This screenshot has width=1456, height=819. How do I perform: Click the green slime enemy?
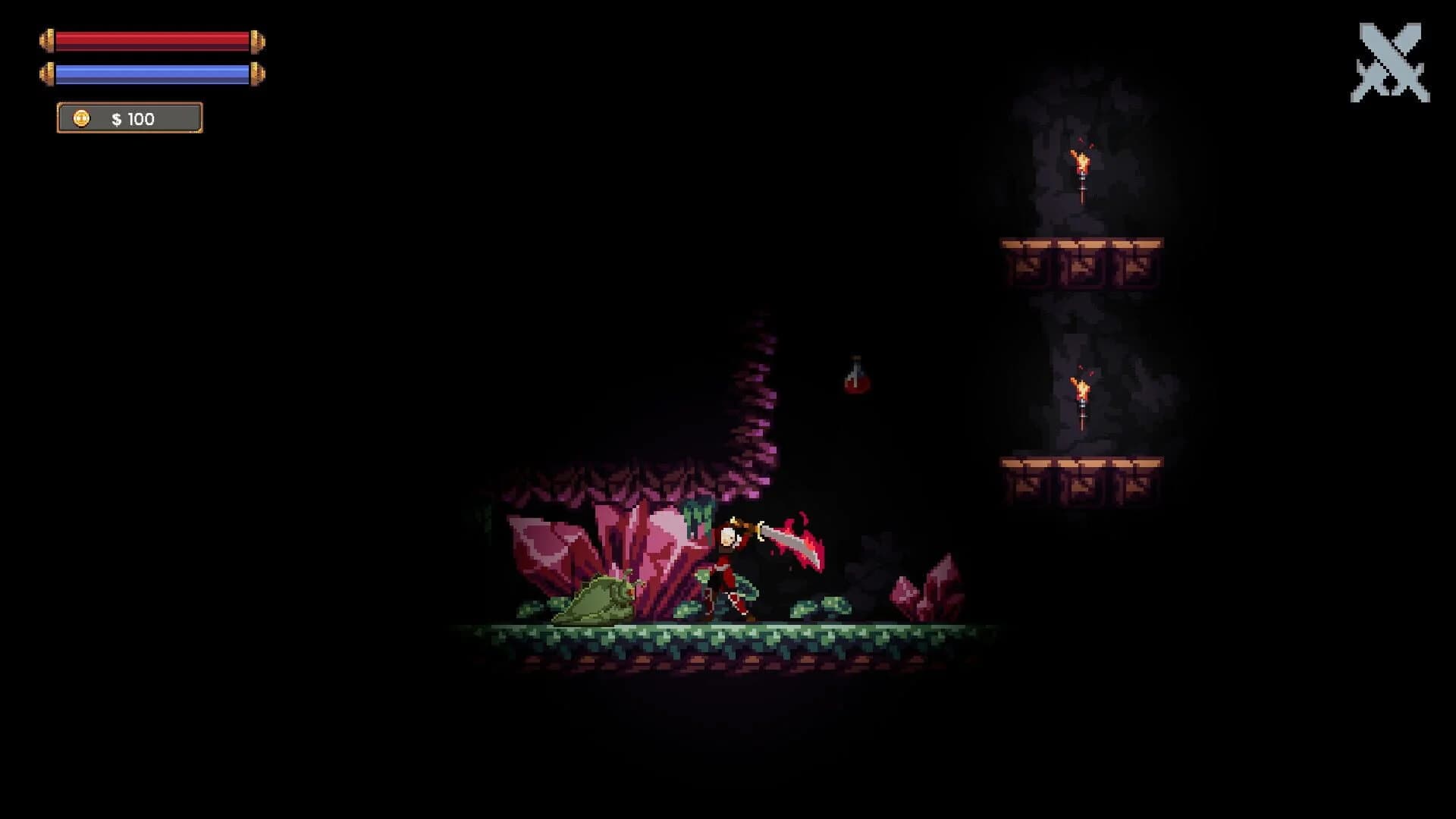(x=599, y=599)
